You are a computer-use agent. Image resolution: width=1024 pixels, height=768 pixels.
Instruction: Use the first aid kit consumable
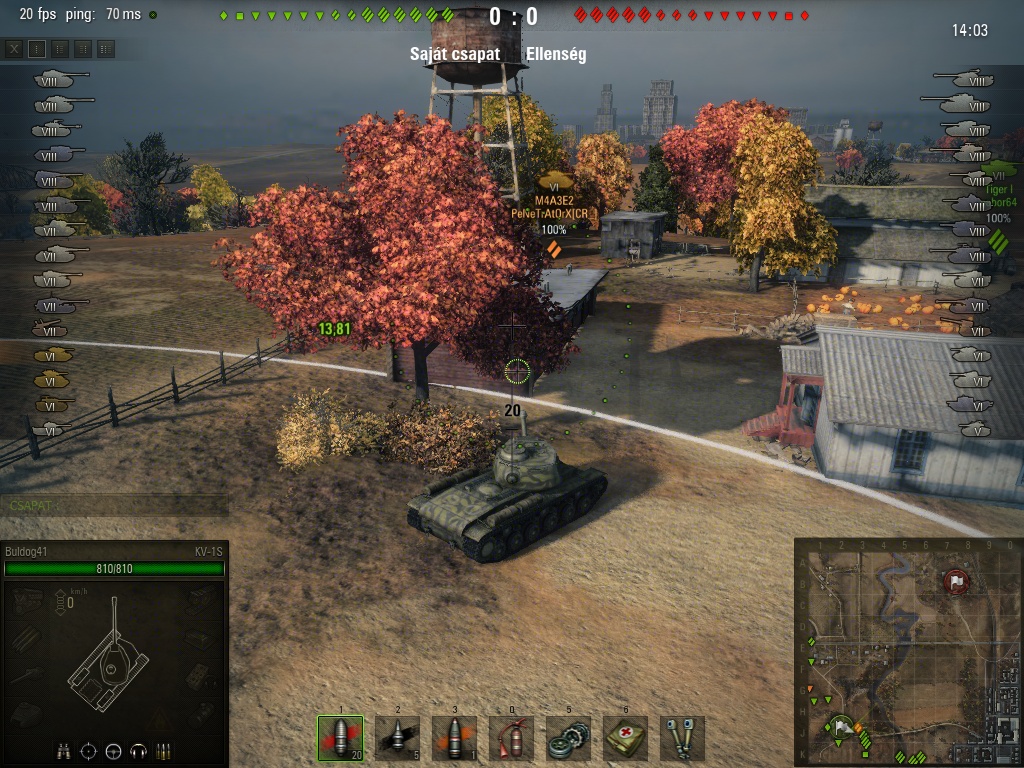[625, 738]
